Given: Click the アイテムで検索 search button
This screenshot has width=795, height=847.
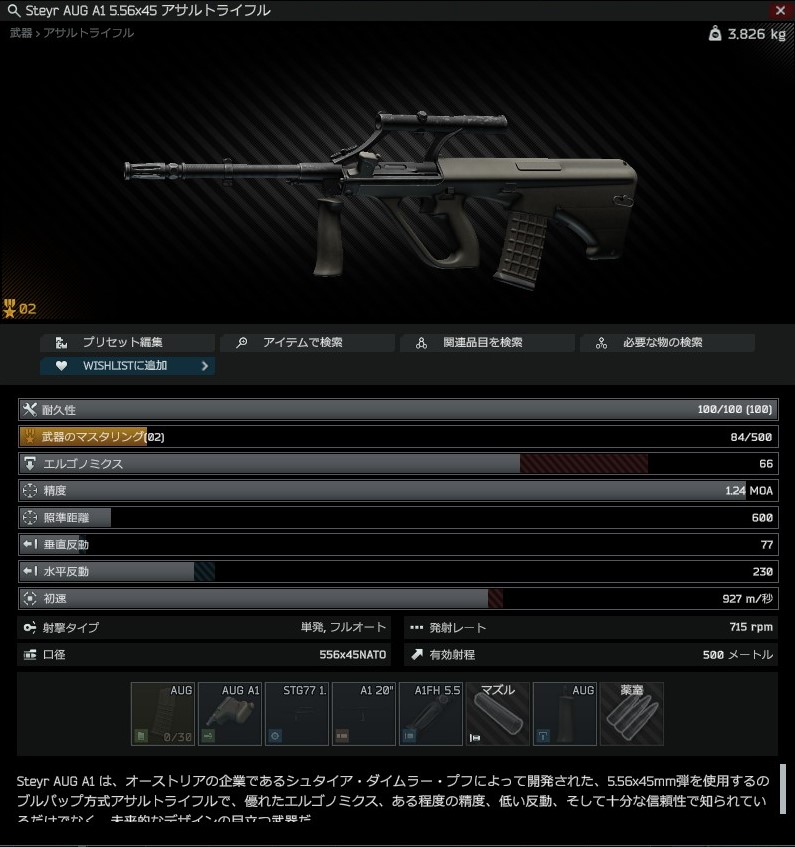Looking at the screenshot, I should pos(307,343).
